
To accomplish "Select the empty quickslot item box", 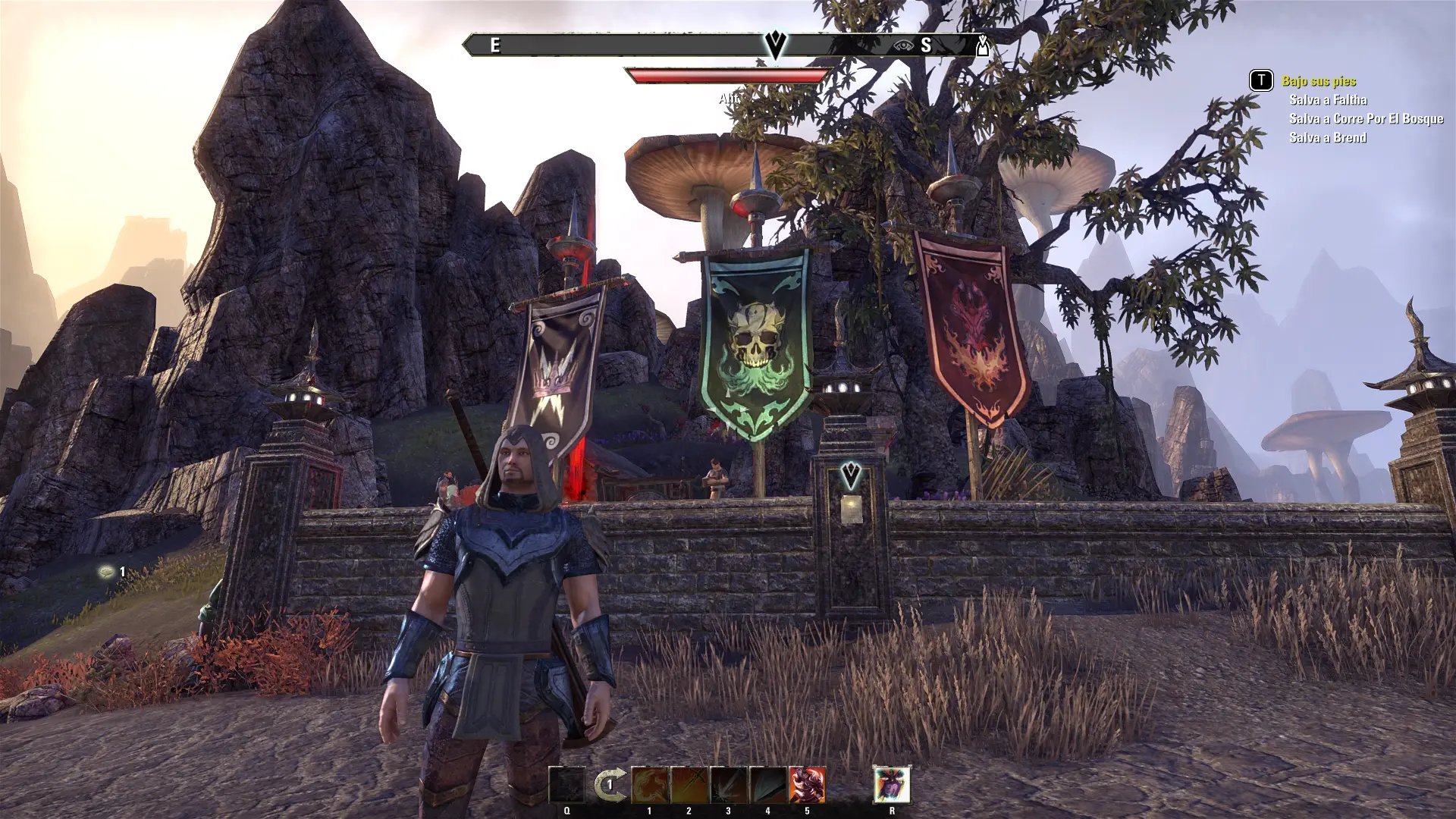I will pyautogui.click(x=566, y=785).
